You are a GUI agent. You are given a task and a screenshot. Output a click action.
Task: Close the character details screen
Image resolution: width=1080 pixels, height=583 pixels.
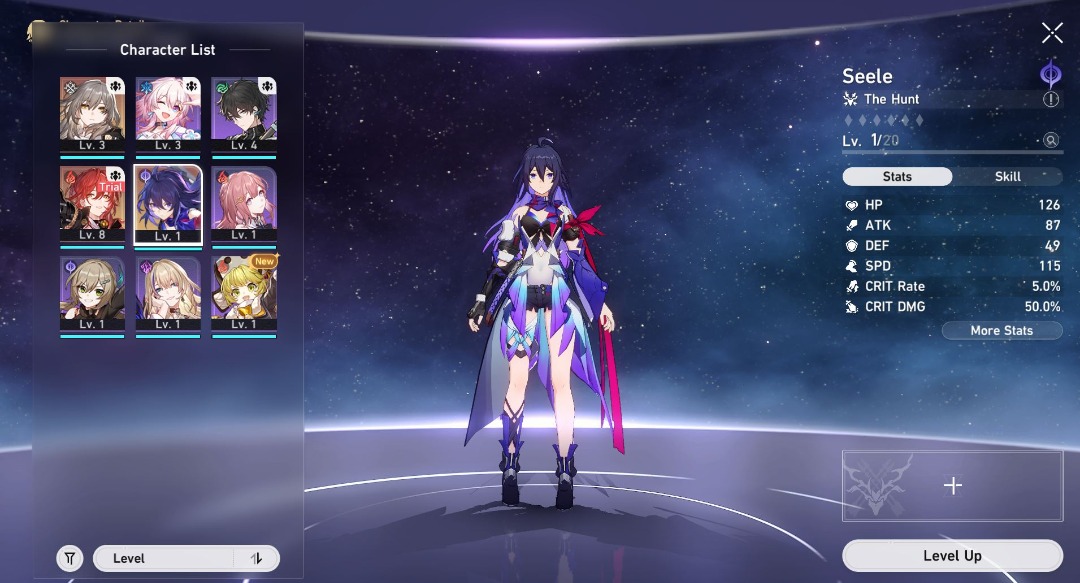coord(1052,34)
